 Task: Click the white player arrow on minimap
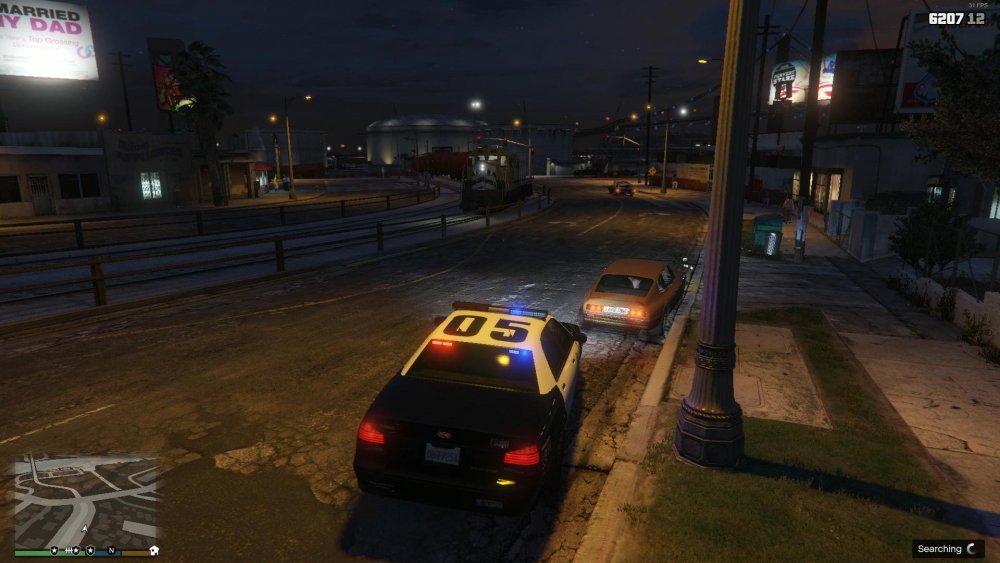(x=84, y=529)
